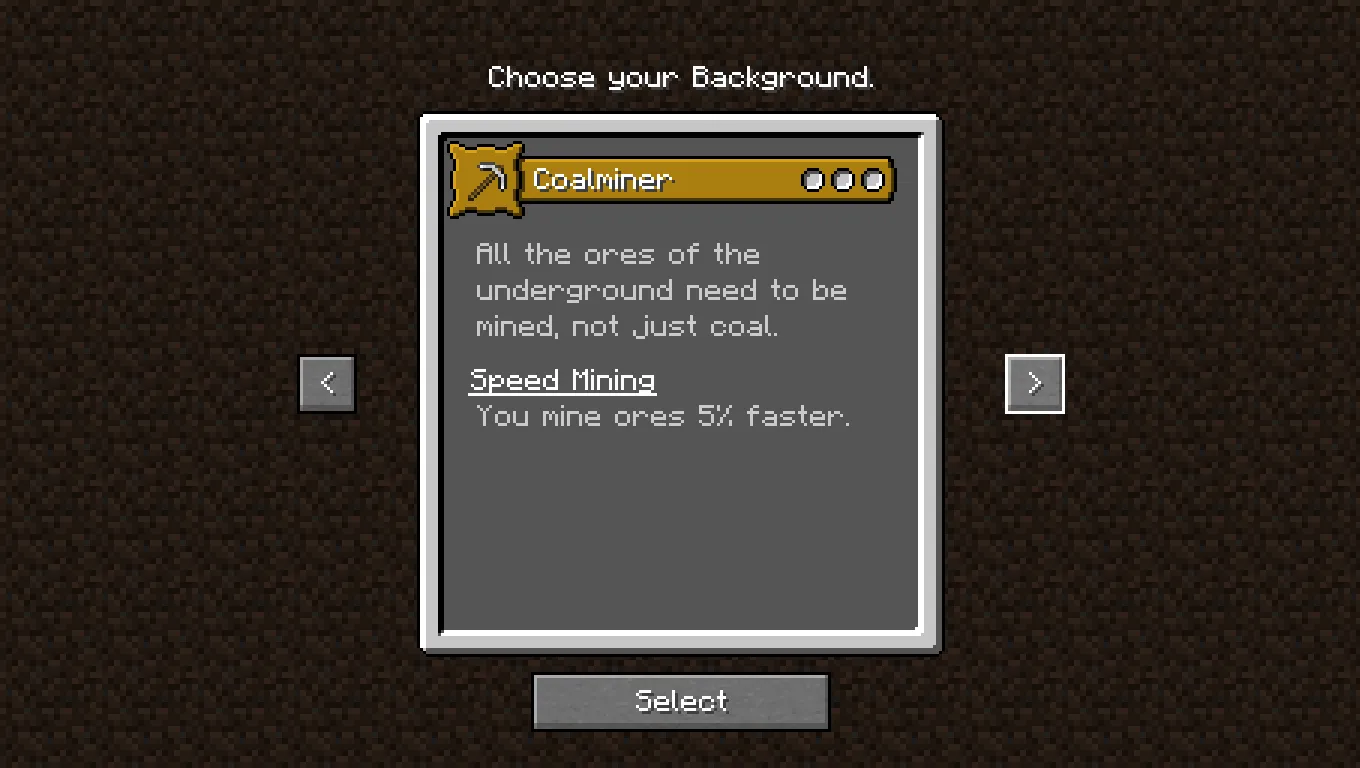
Task: Click the first rank dot on the banner
Action: click(x=813, y=180)
